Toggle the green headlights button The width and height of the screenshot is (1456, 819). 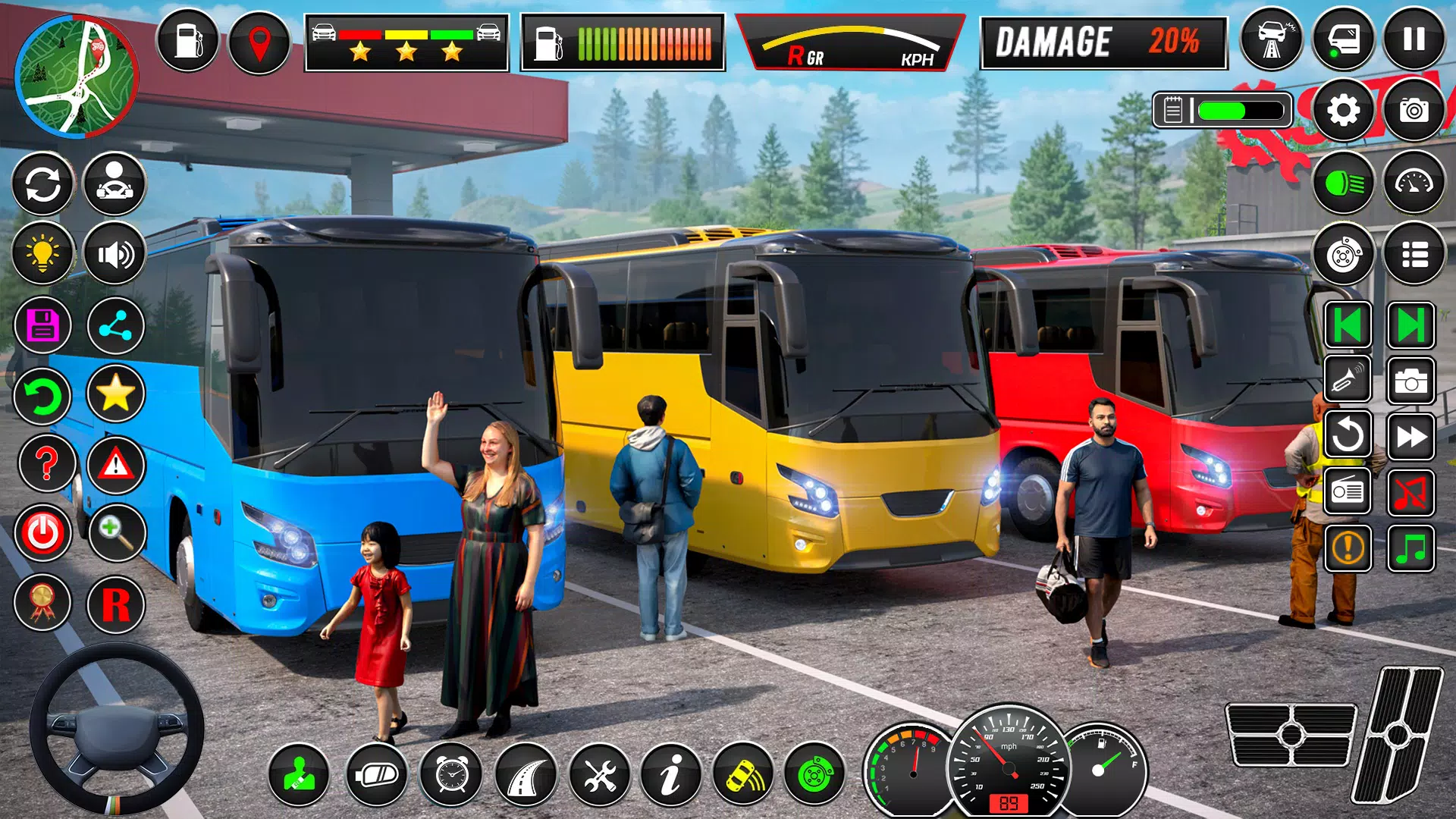(1343, 183)
